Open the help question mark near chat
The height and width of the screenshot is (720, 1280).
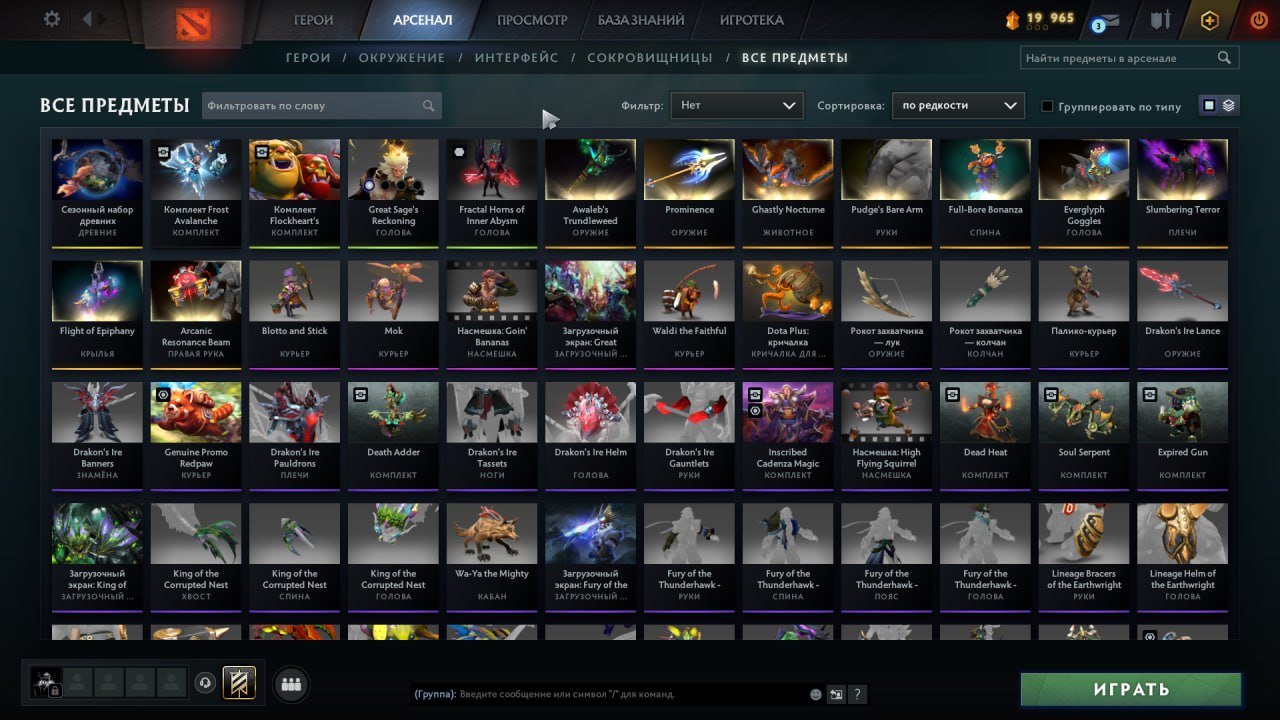857,693
